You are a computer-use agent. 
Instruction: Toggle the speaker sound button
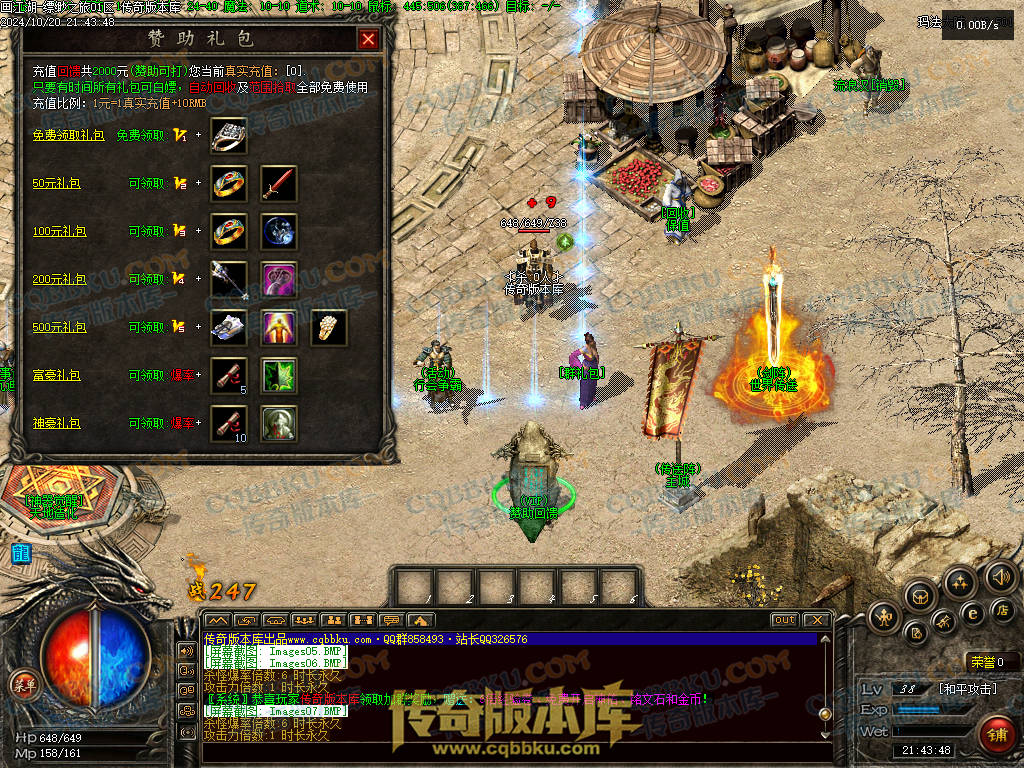click(1000, 576)
